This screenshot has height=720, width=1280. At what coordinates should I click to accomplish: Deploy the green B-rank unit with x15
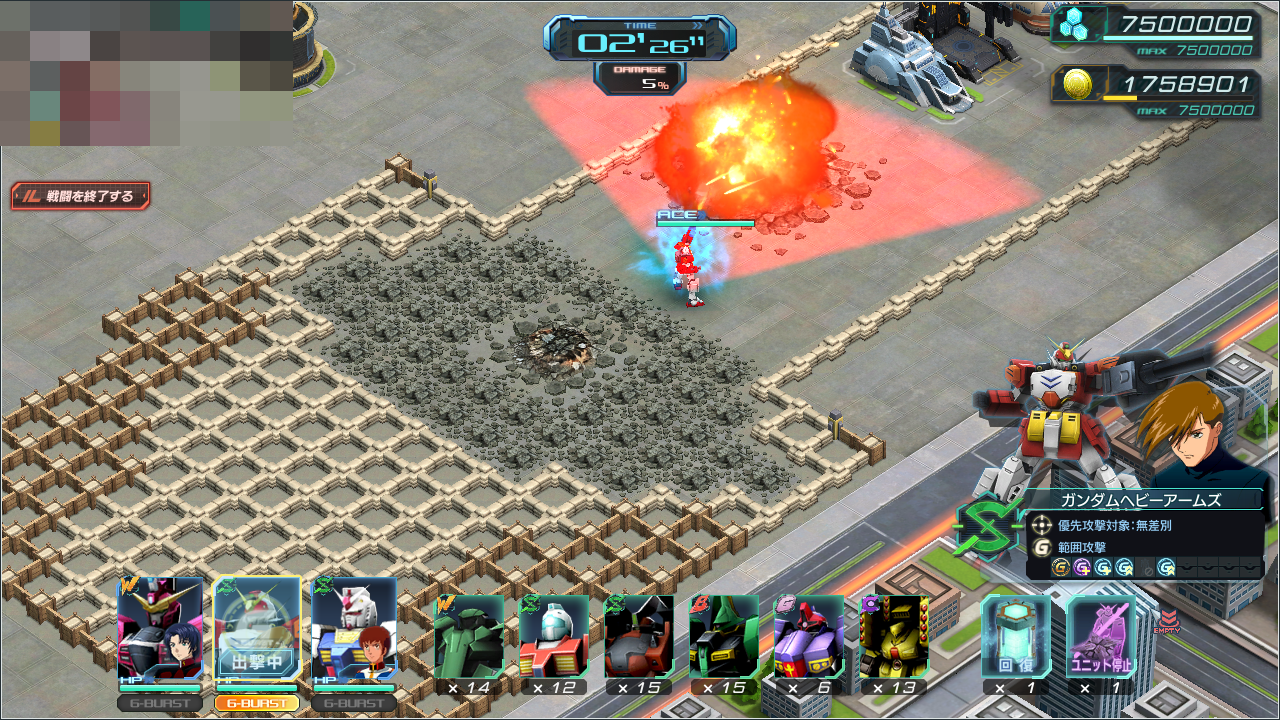point(724,637)
